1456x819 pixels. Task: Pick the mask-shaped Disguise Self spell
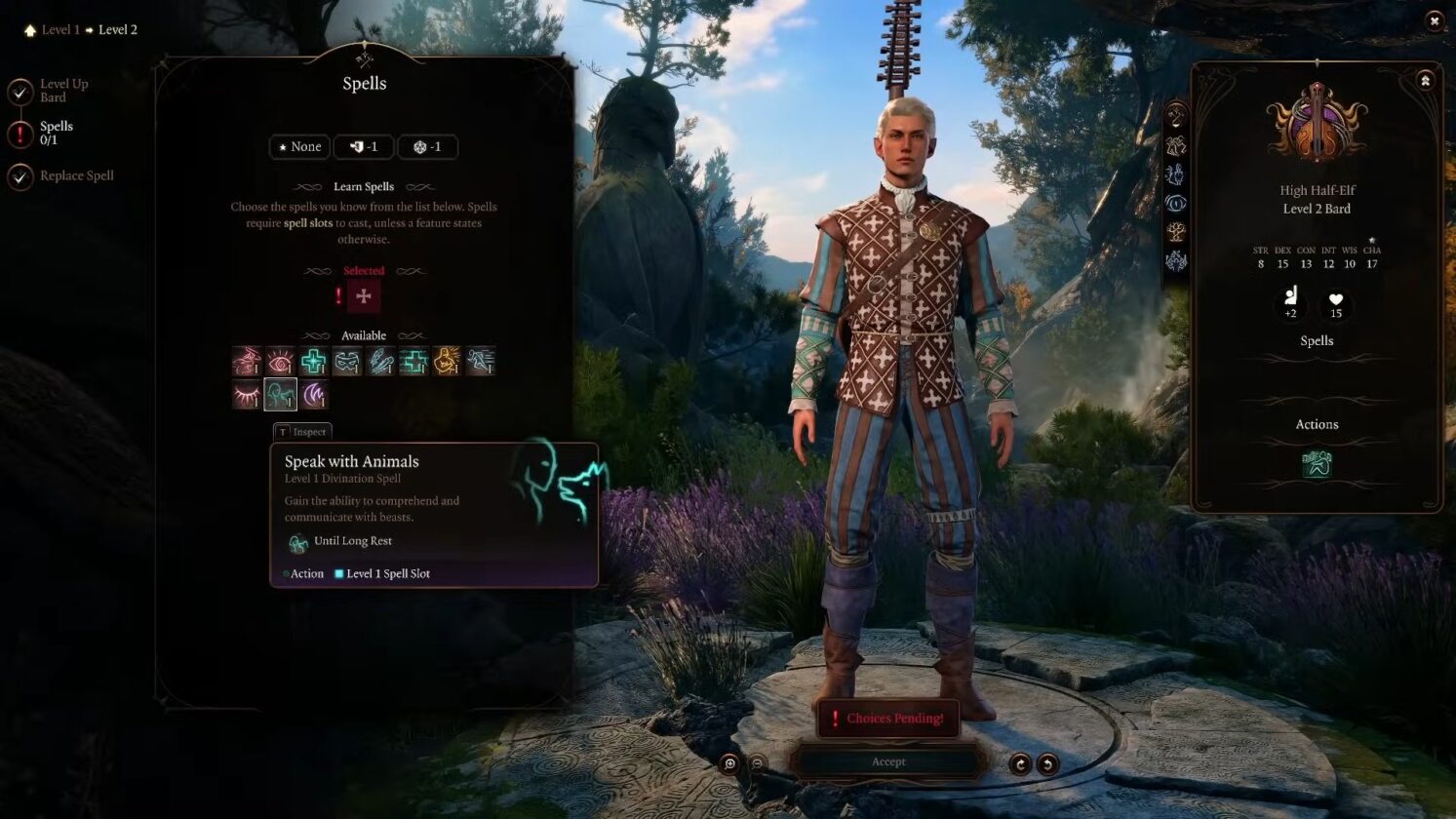[347, 362]
